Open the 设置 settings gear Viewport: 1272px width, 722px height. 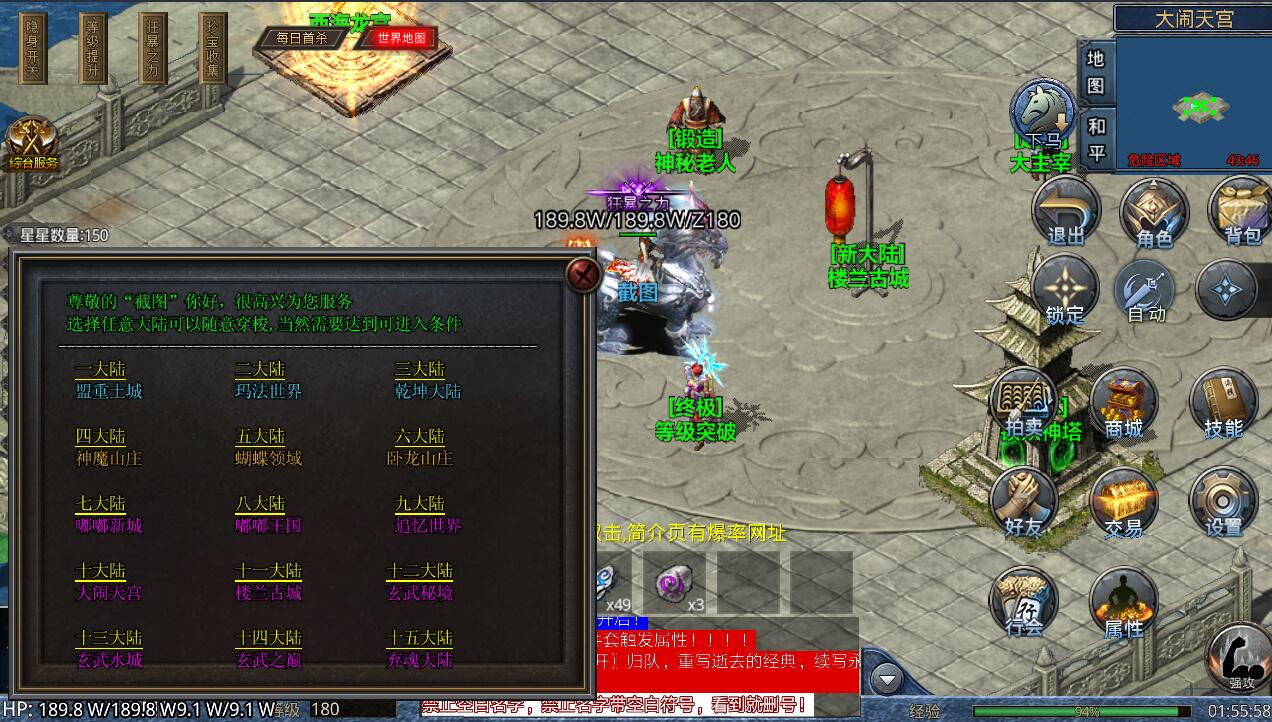(x=1222, y=501)
